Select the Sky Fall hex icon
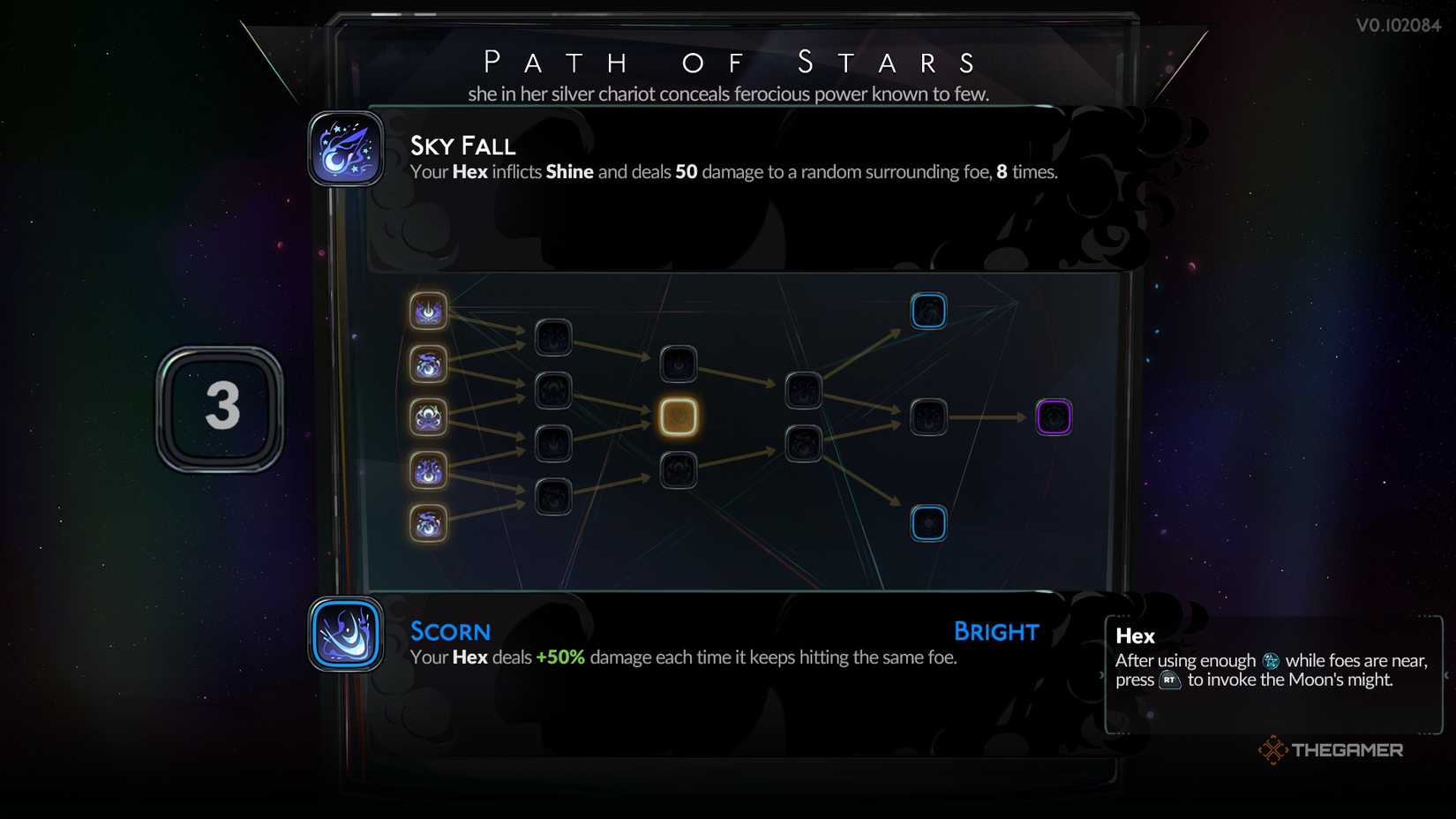Viewport: 1456px width, 819px height. click(346, 149)
